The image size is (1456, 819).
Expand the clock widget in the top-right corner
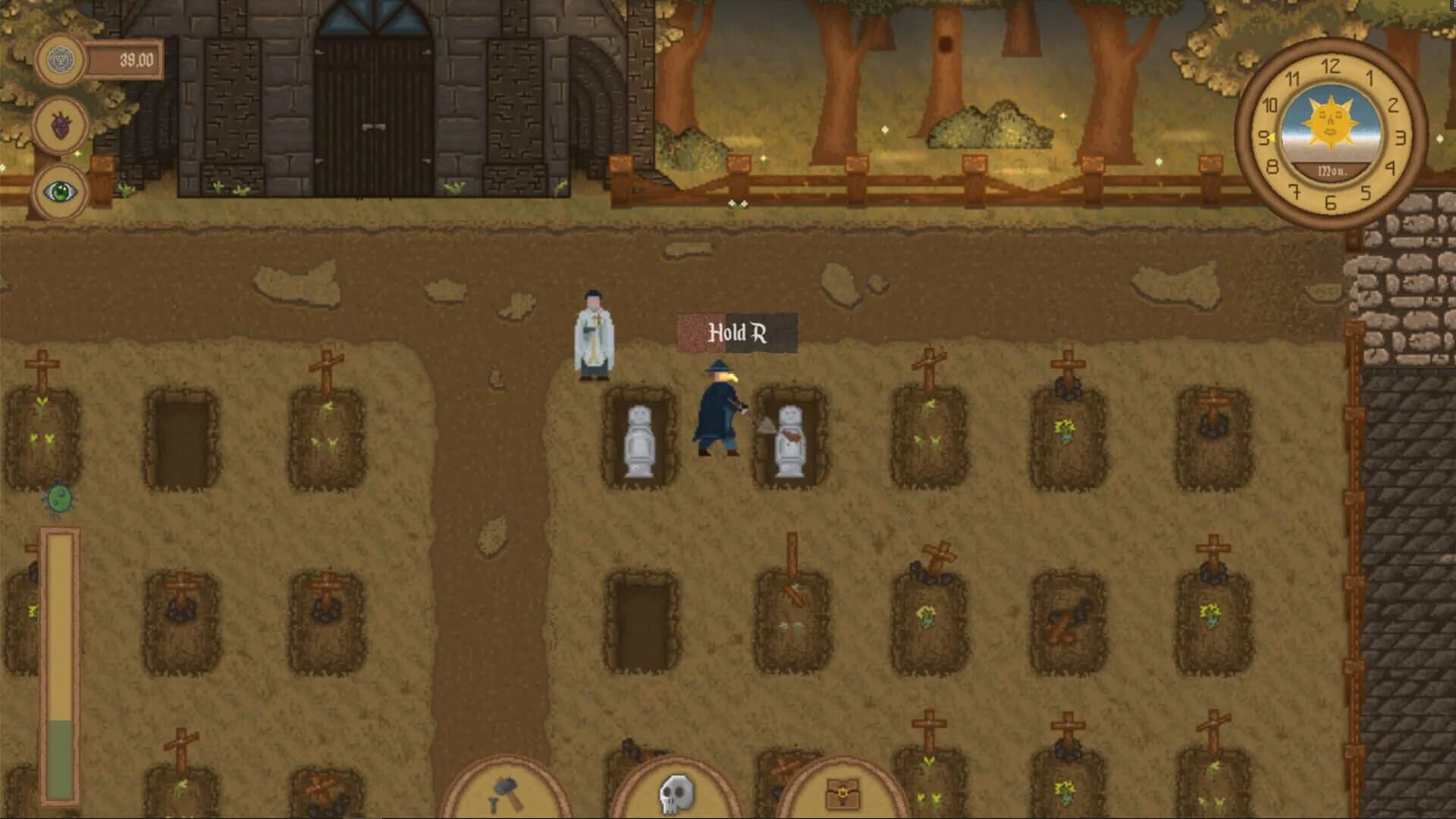[x=1329, y=138]
